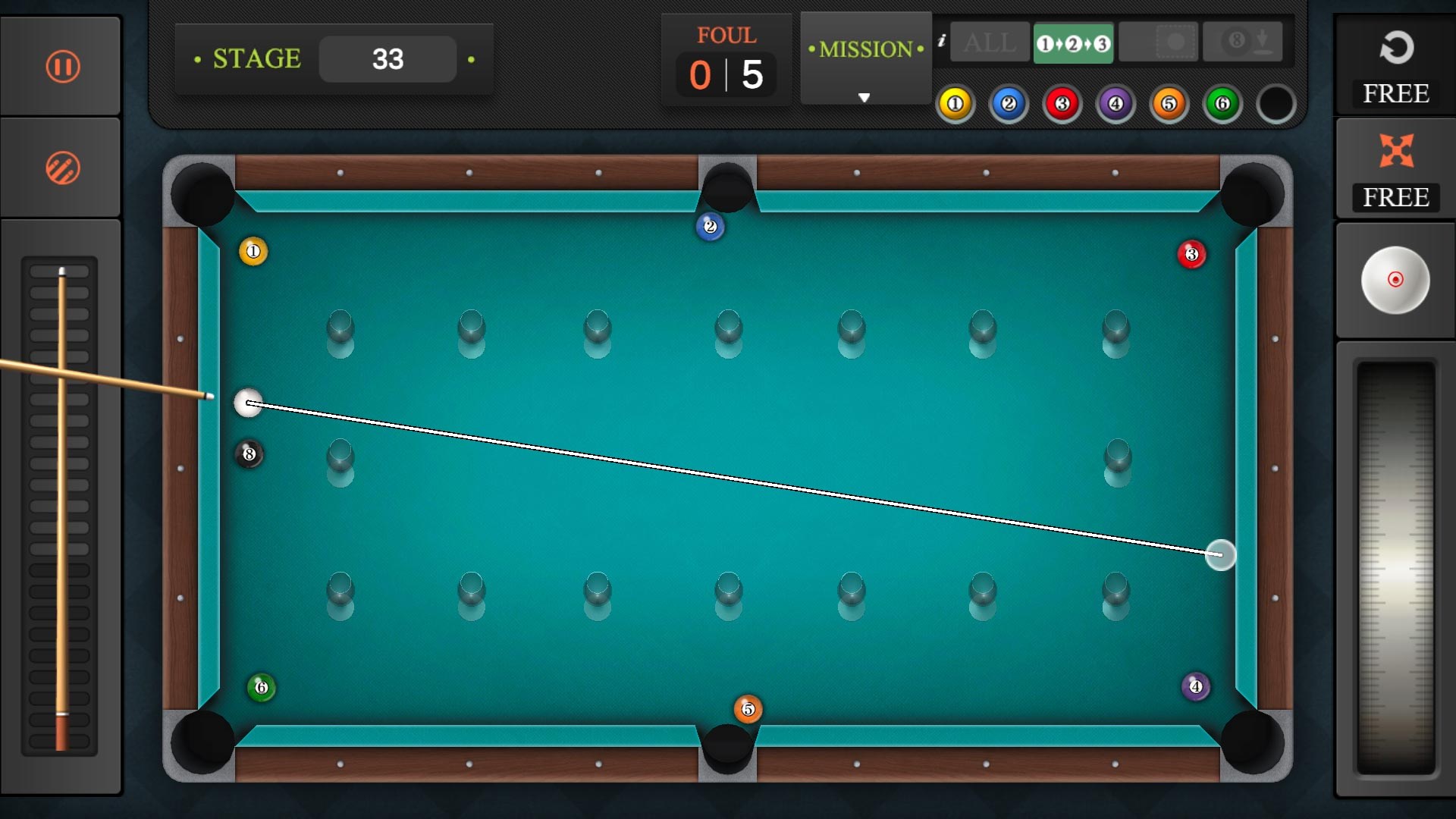Screen dimensions: 1456x819
Task: Expand the MISSION dropdown arrow
Action: (x=864, y=97)
